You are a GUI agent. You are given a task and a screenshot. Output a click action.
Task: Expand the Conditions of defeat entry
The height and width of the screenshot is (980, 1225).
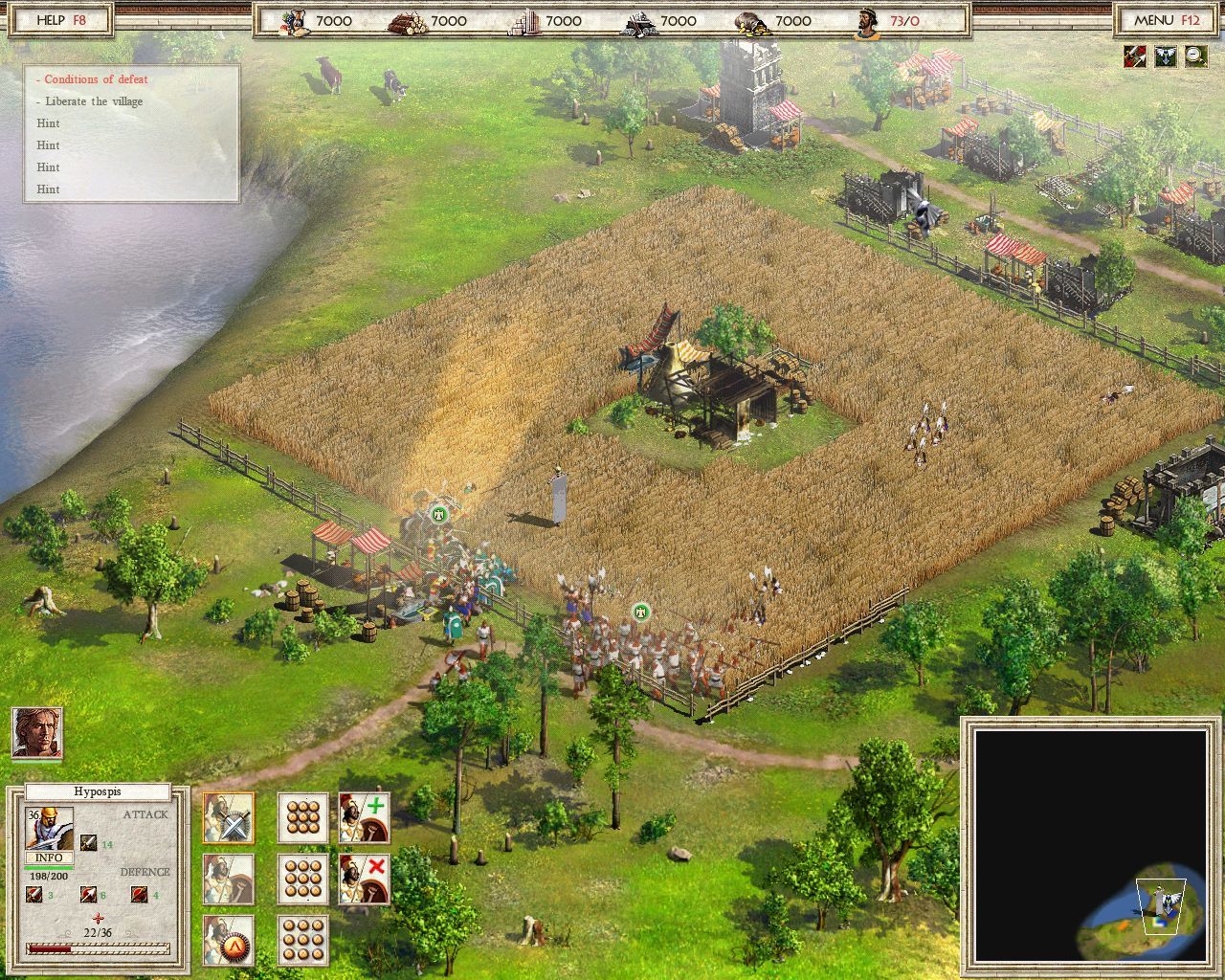tap(91, 79)
